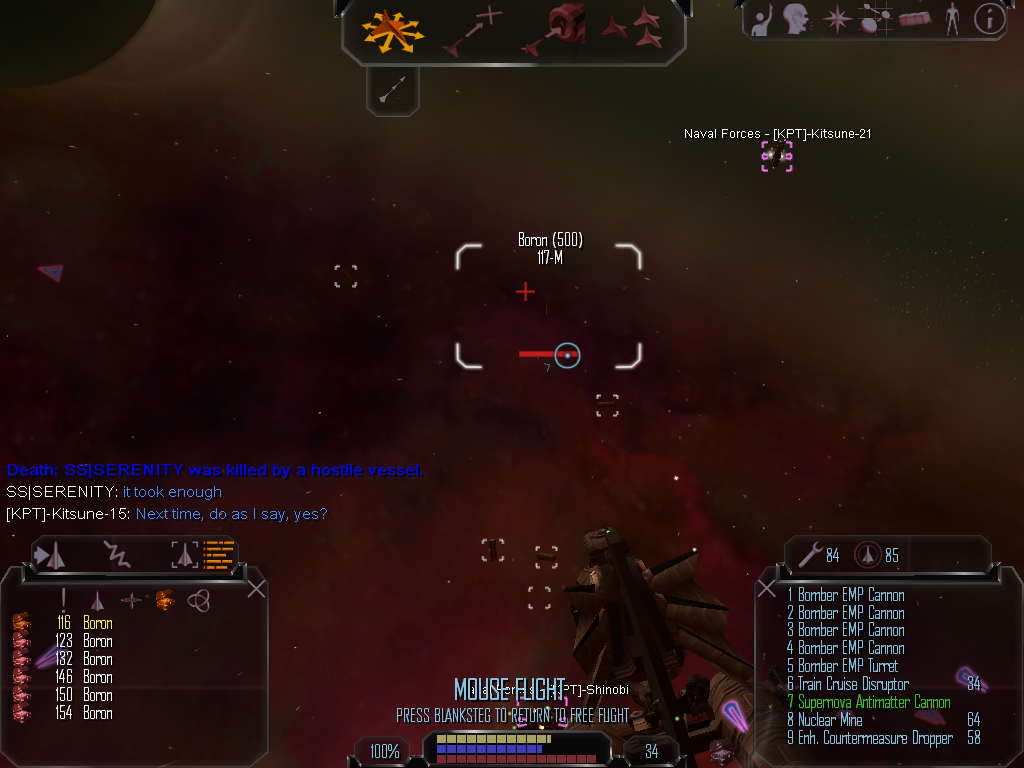Screen dimensions: 1024x768
Task: Close the contact list panel
Action: pos(256,588)
